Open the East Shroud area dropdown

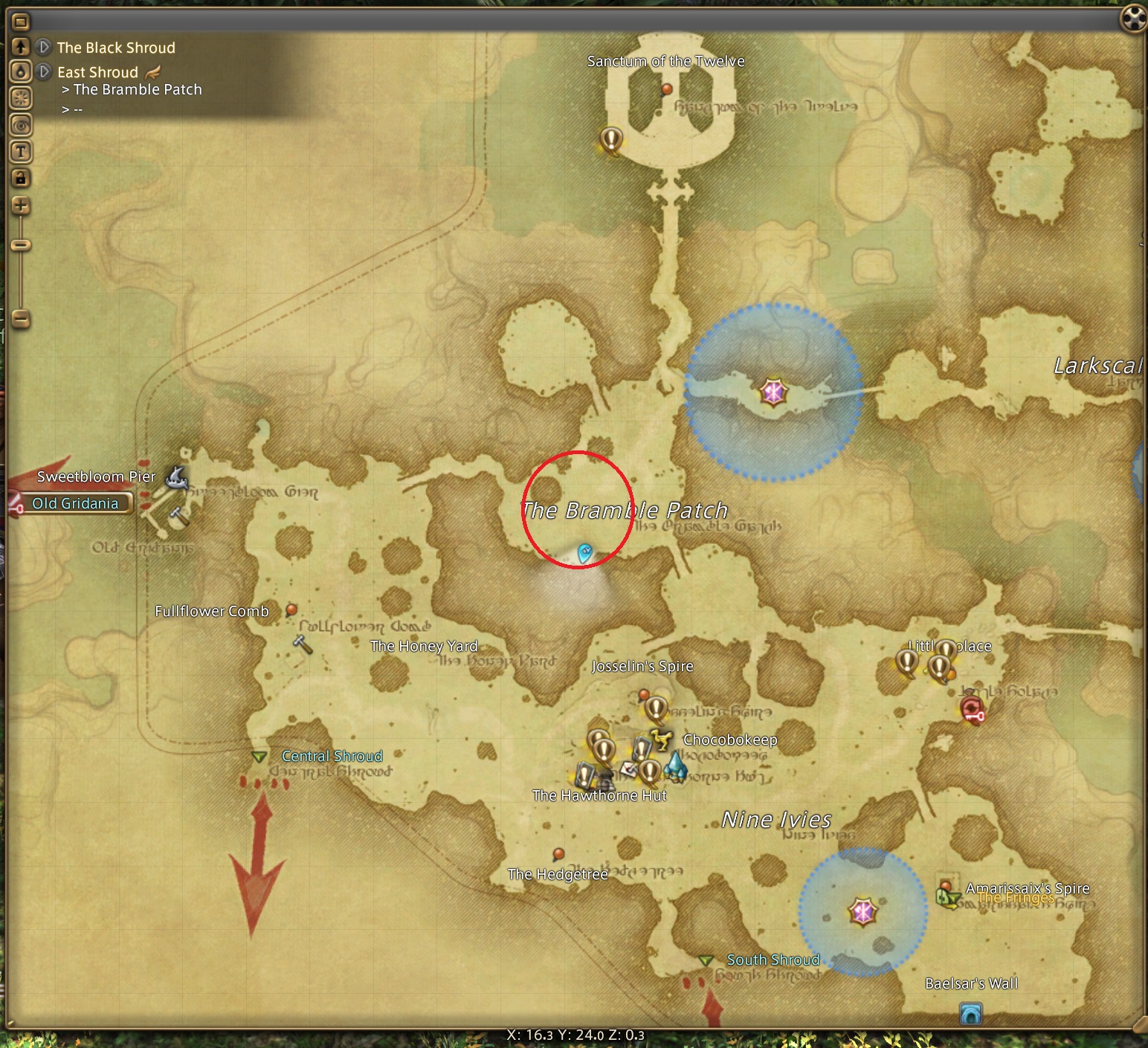click(44, 72)
